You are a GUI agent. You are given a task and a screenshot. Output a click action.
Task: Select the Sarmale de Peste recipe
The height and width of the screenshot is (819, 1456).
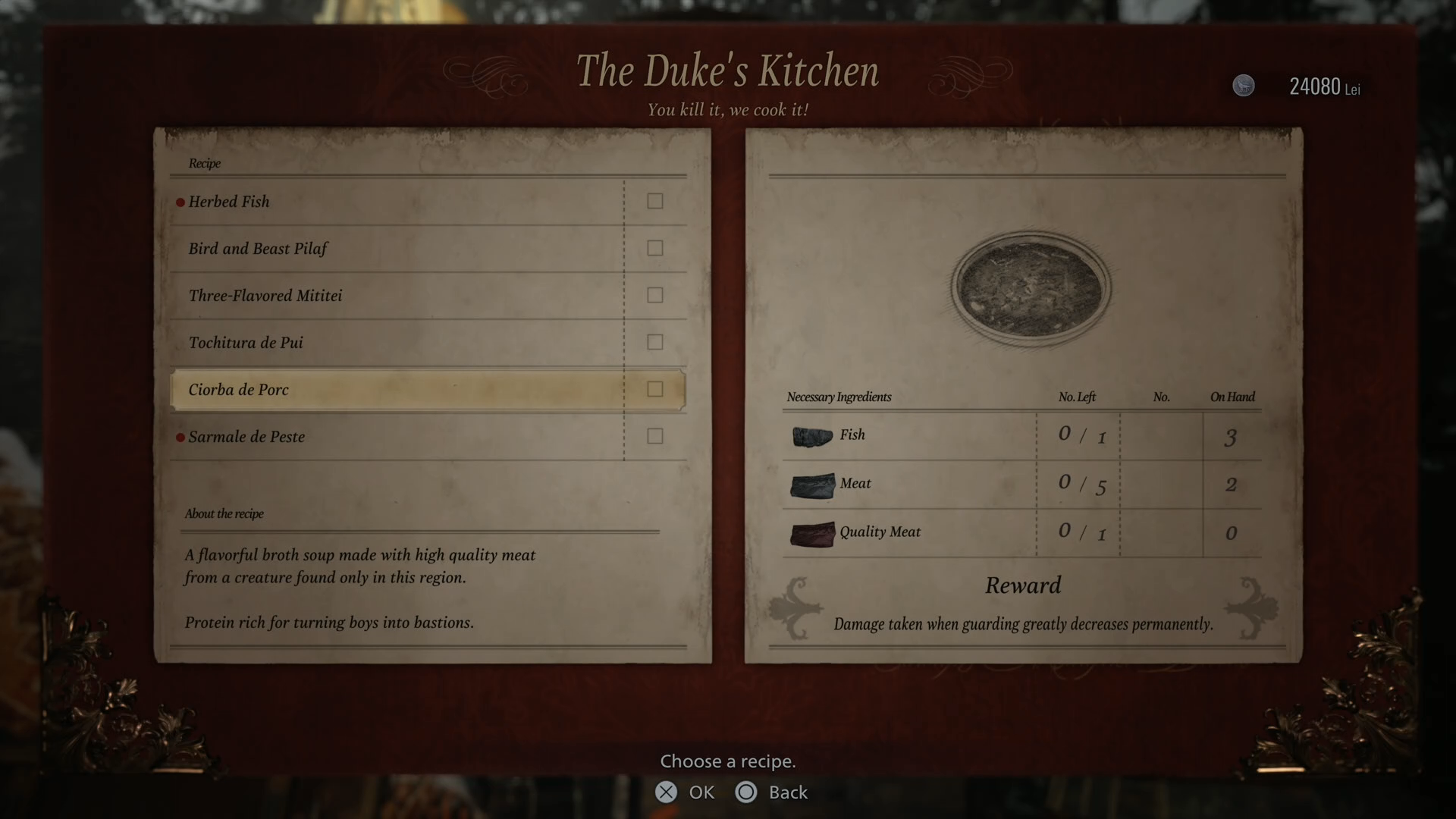click(247, 437)
